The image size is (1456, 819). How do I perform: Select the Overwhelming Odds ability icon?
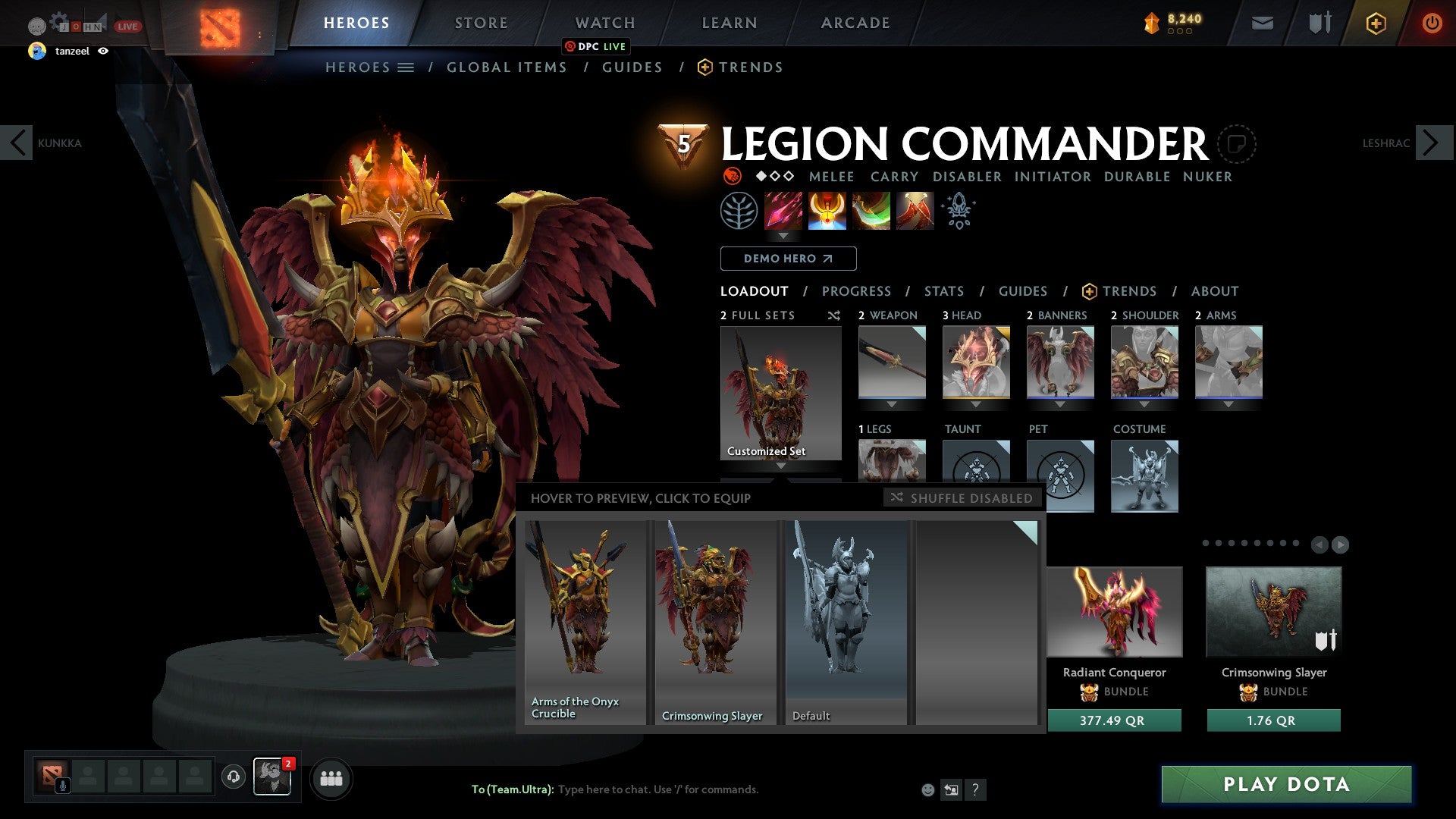pos(782,211)
